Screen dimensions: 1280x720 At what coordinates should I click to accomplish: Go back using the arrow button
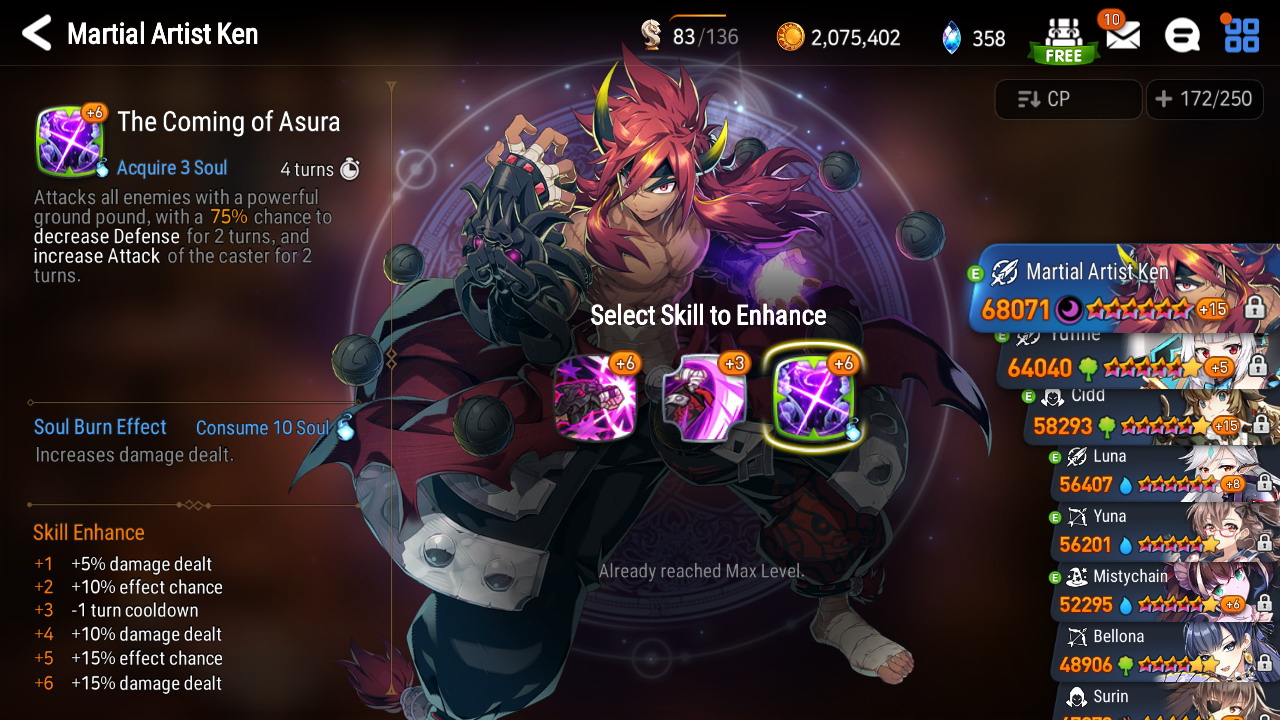(x=36, y=34)
